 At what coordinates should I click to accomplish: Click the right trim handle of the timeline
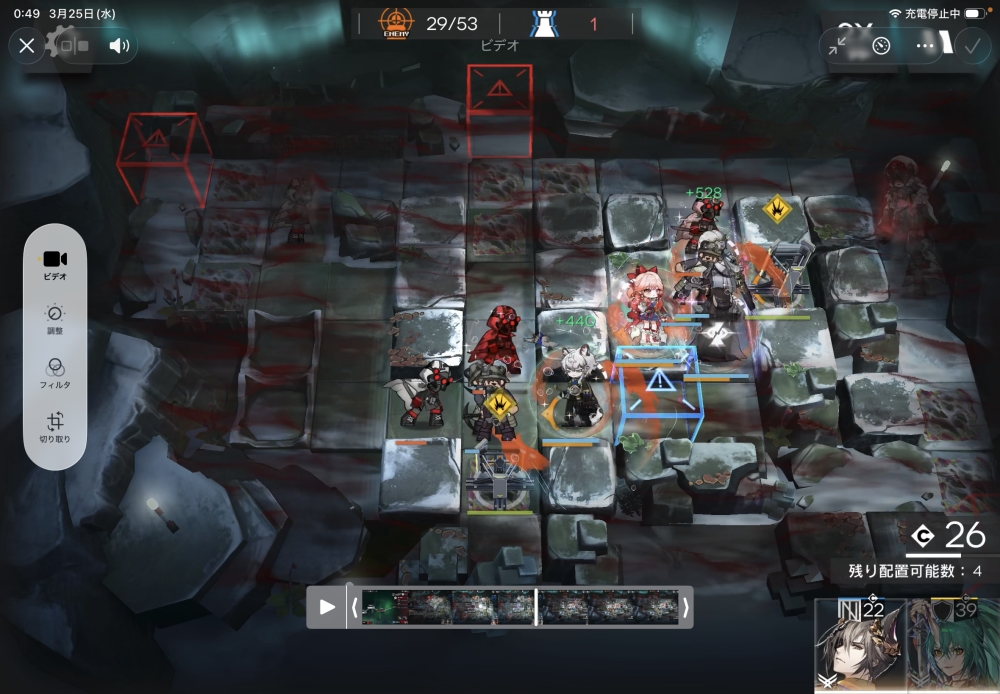686,607
